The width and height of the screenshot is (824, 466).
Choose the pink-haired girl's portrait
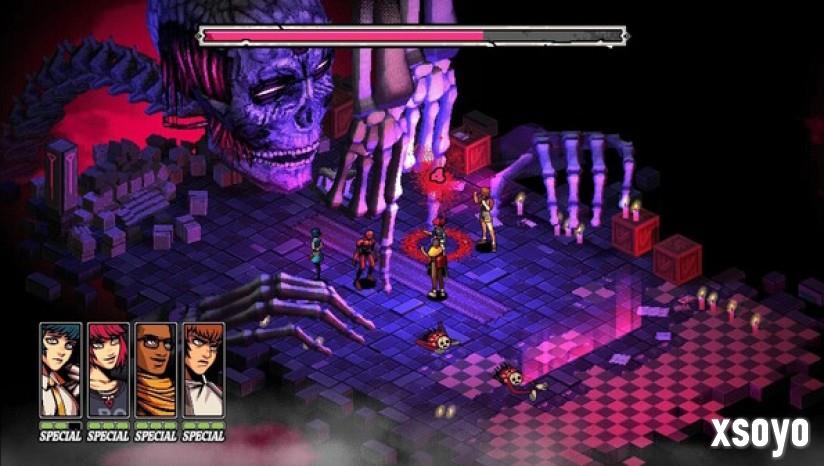pos(108,369)
